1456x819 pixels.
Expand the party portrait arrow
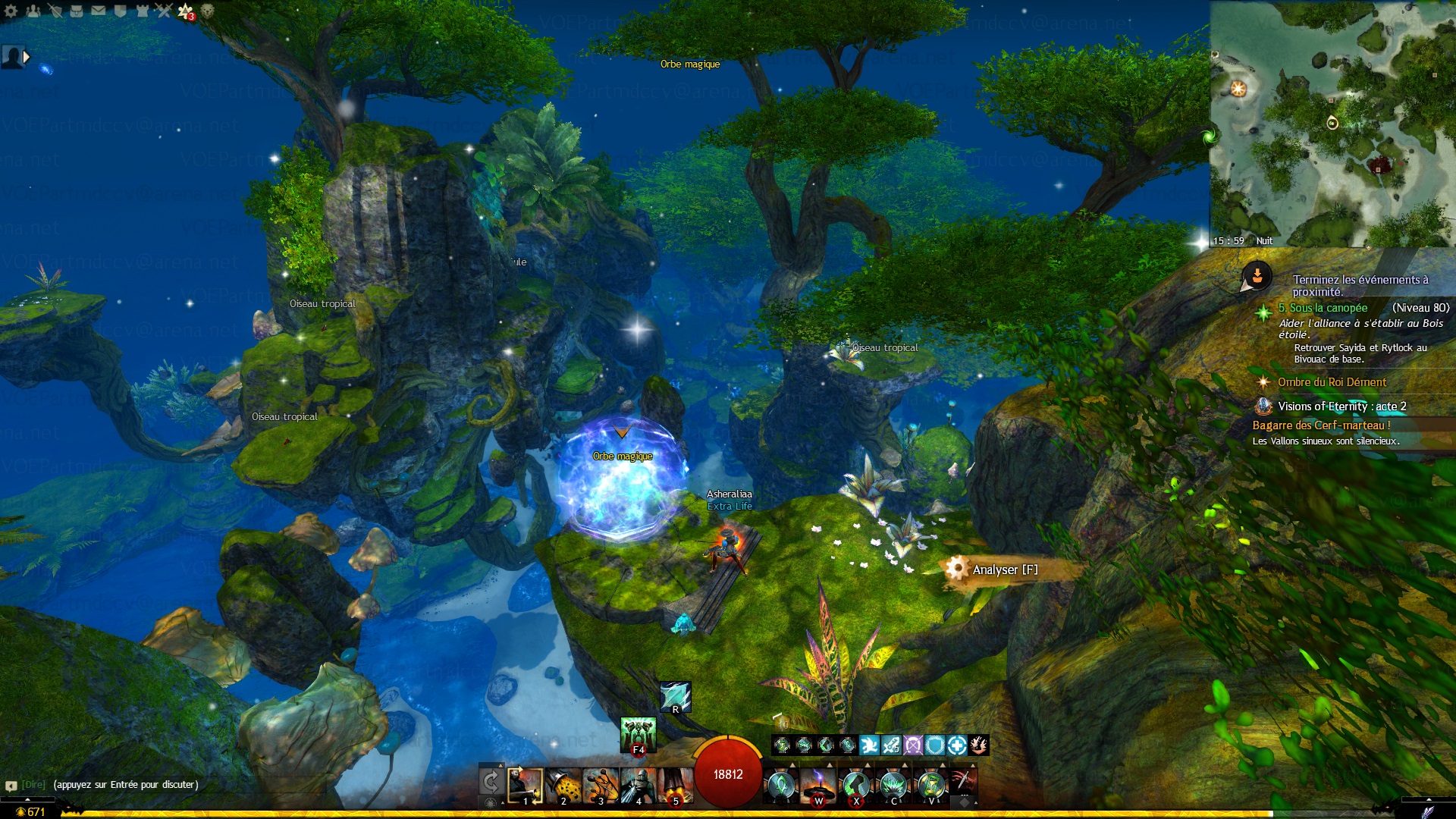[x=27, y=56]
